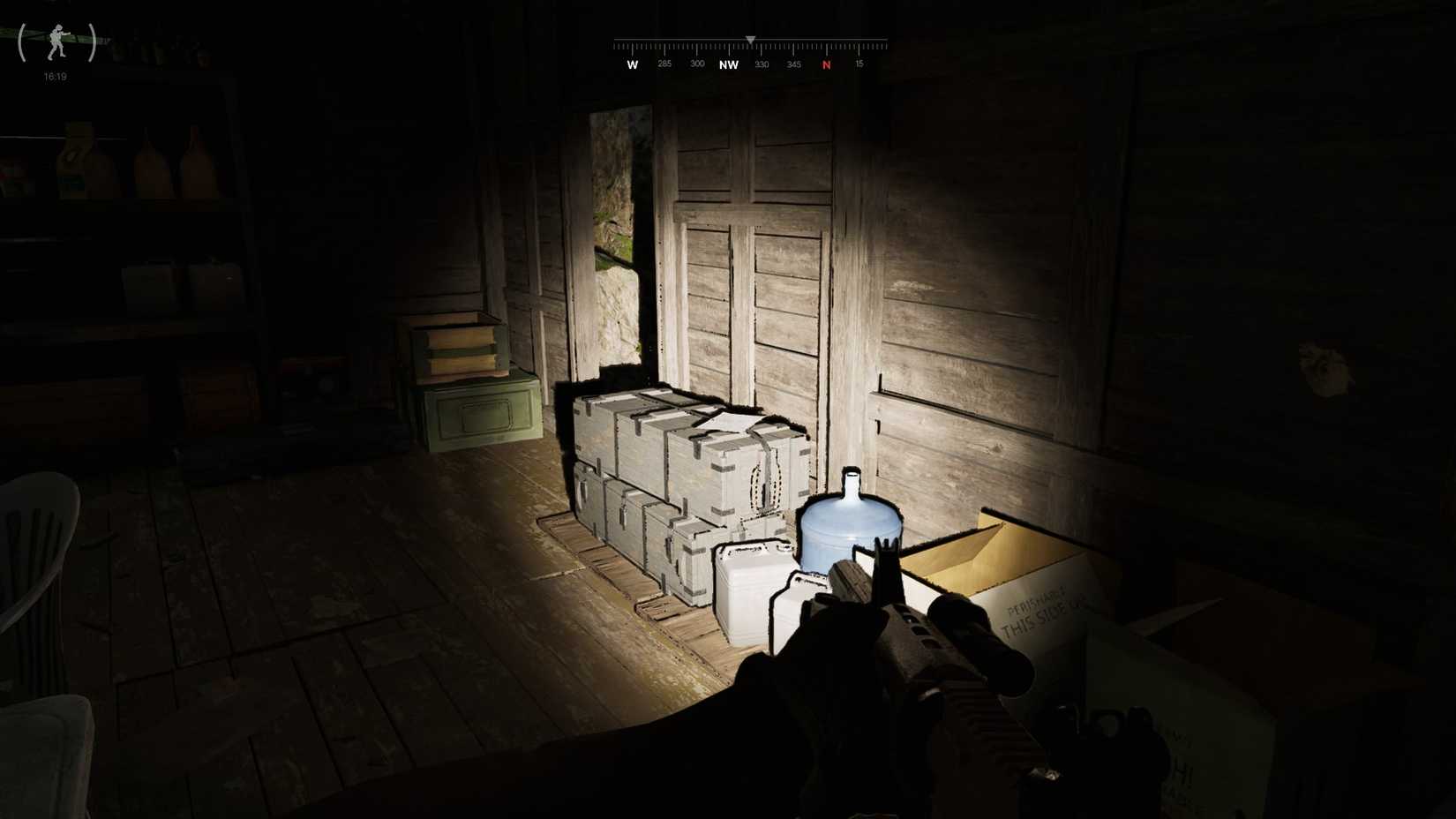The height and width of the screenshot is (819, 1456).
Task: Click the standing stance soldier icon
Action: 55,41
